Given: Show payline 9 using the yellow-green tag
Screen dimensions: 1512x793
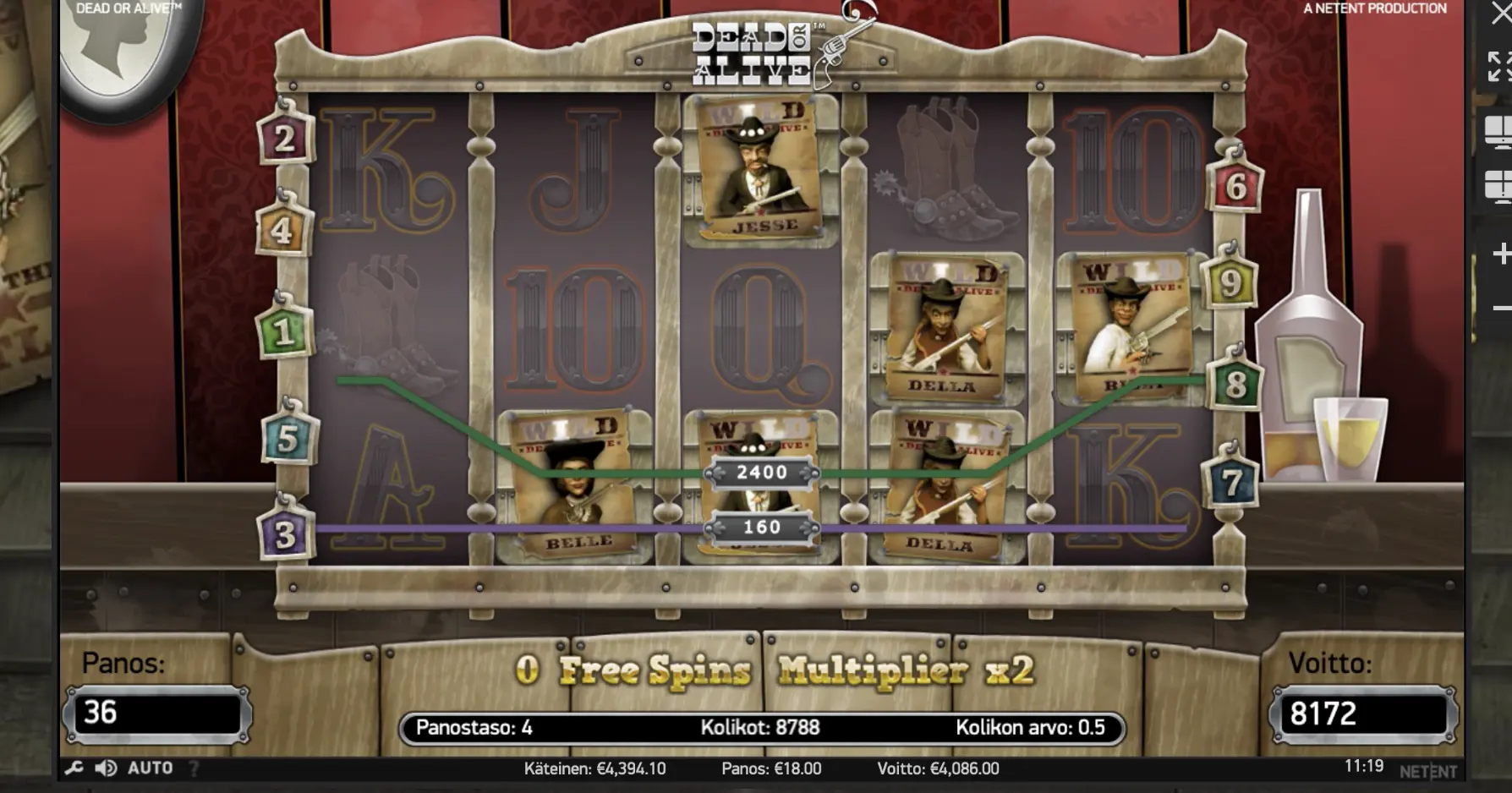Looking at the screenshot, I should (1230, 283).
